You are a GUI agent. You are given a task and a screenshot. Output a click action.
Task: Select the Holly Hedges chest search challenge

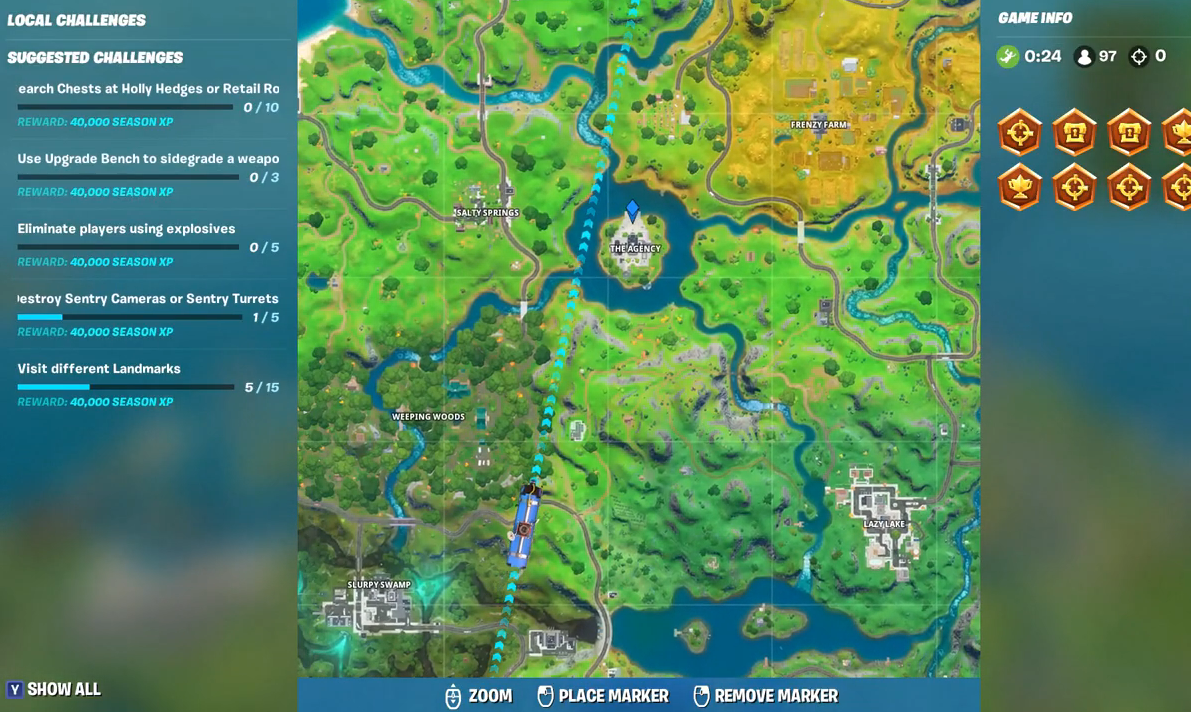click(148, 89)
